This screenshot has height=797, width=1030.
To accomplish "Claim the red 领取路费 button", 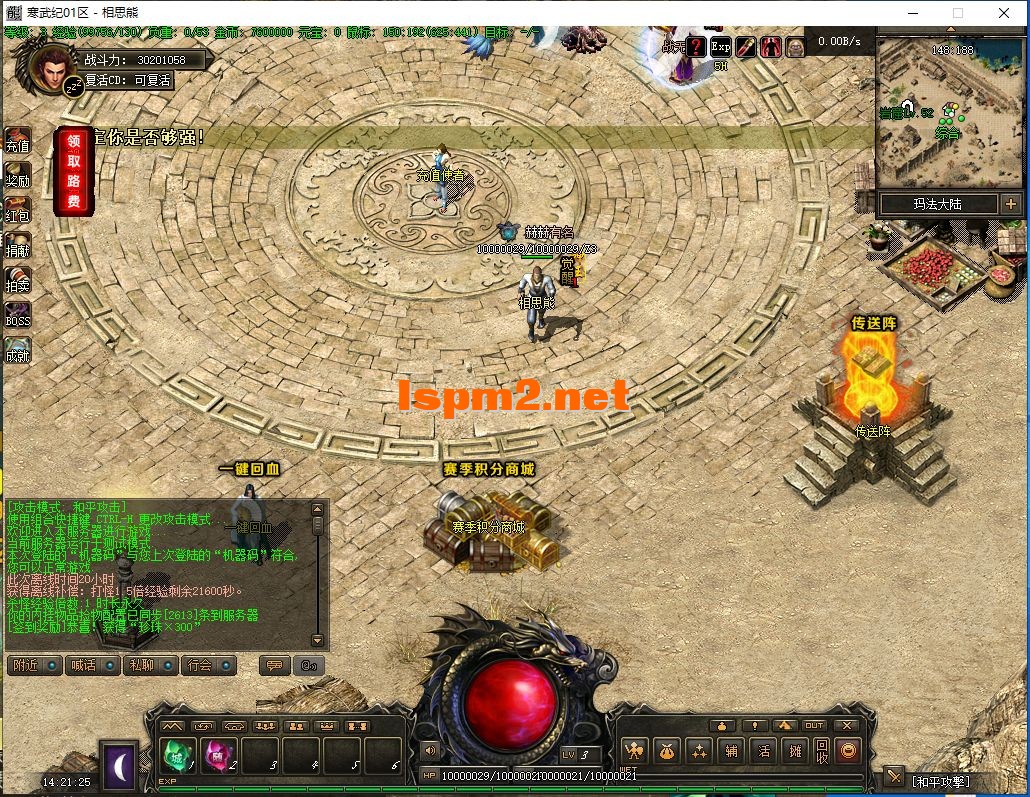I will pos(74,171).
